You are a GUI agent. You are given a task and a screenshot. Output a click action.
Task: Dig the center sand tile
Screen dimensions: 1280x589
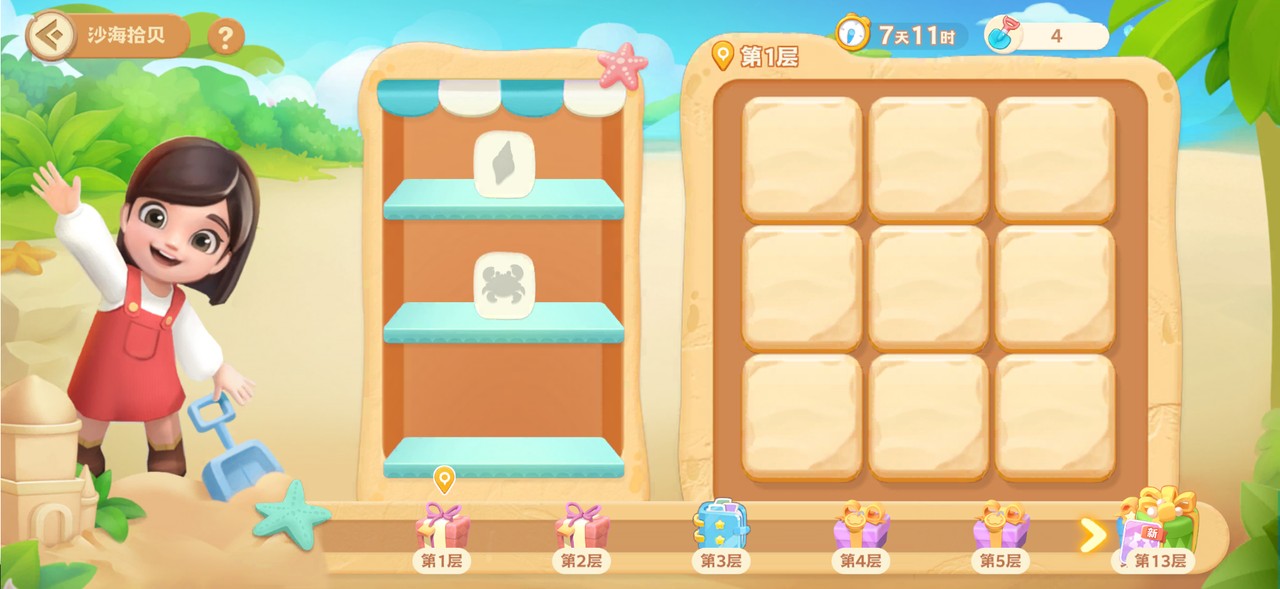pyautogui.click(x=928, y=287)
